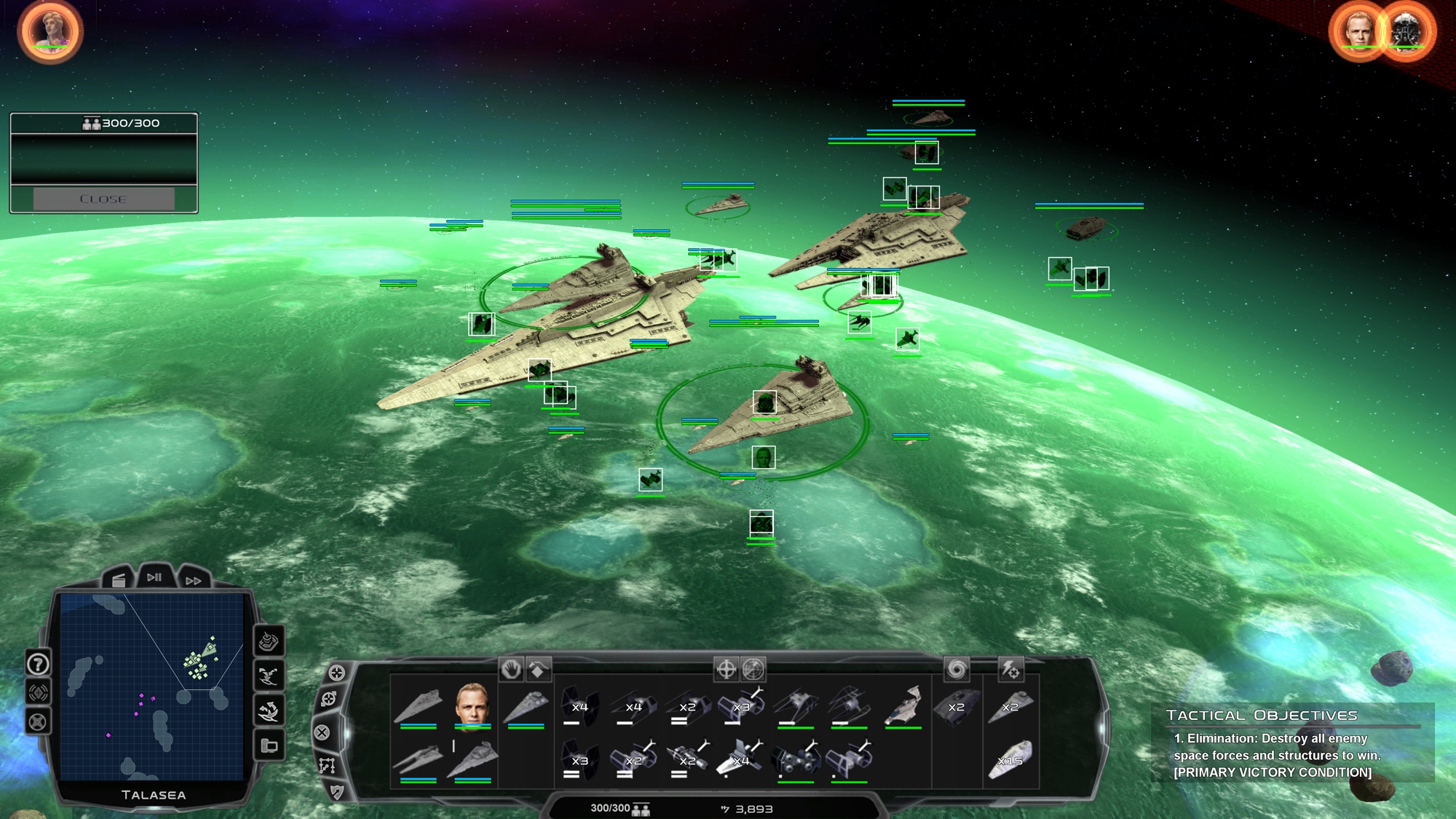
Task: Click the shield icon on panel's left edge
Action: [x=336, y=791]
